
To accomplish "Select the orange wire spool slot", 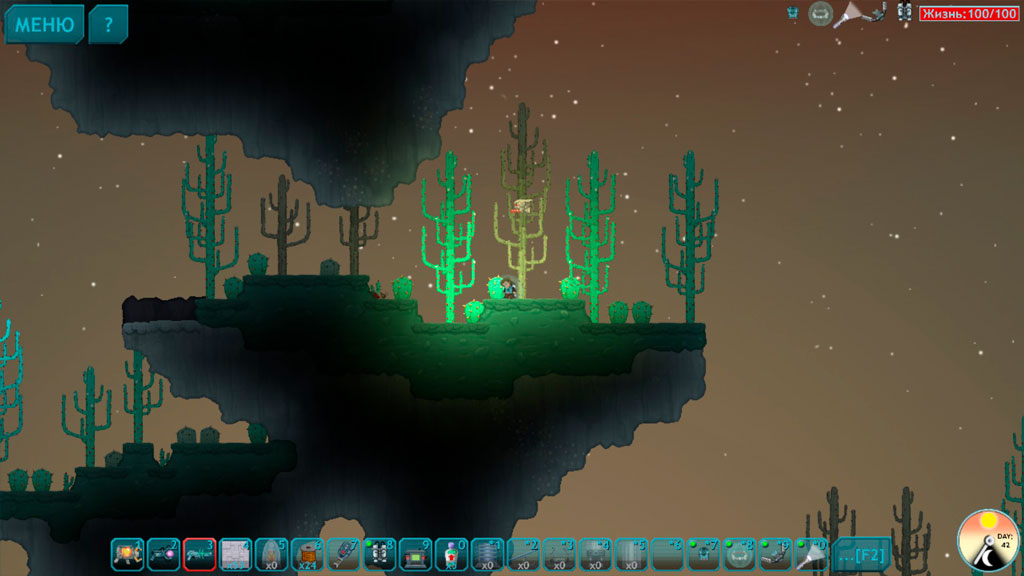I will point(308,553).
